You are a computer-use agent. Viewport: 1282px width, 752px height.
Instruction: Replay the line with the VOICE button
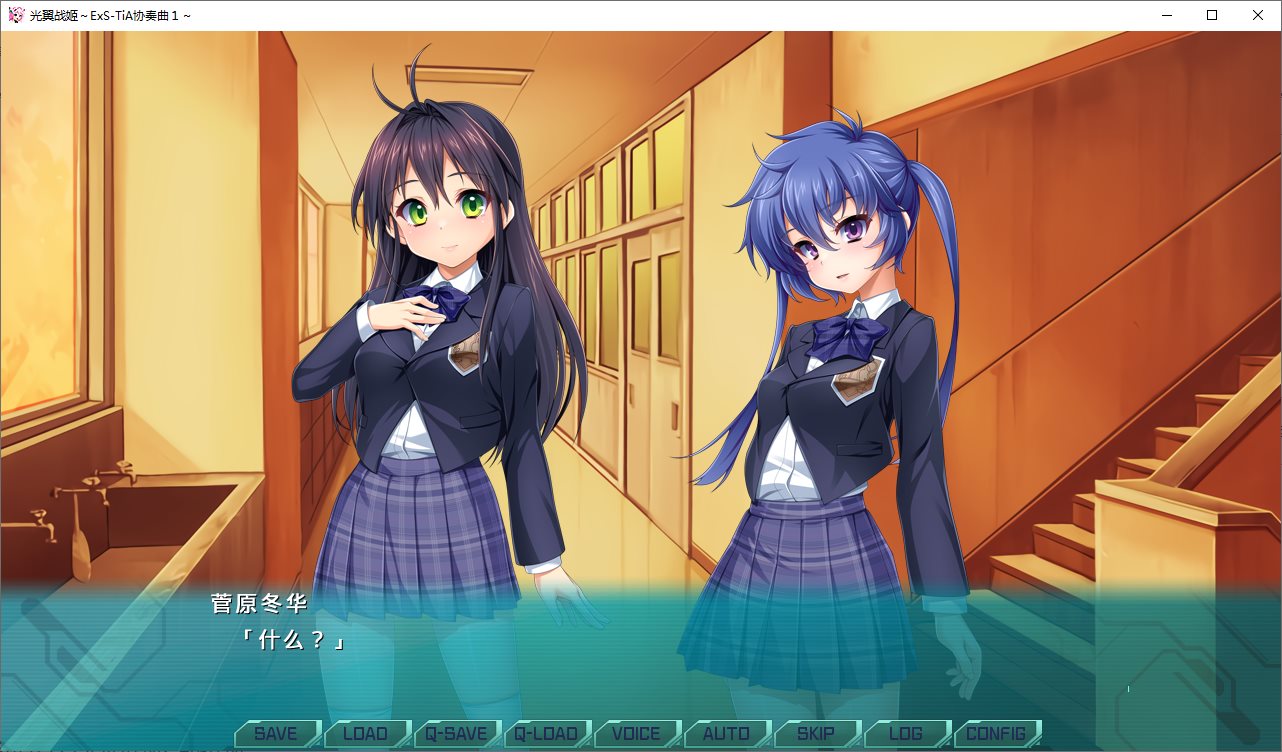coord(636,733)
